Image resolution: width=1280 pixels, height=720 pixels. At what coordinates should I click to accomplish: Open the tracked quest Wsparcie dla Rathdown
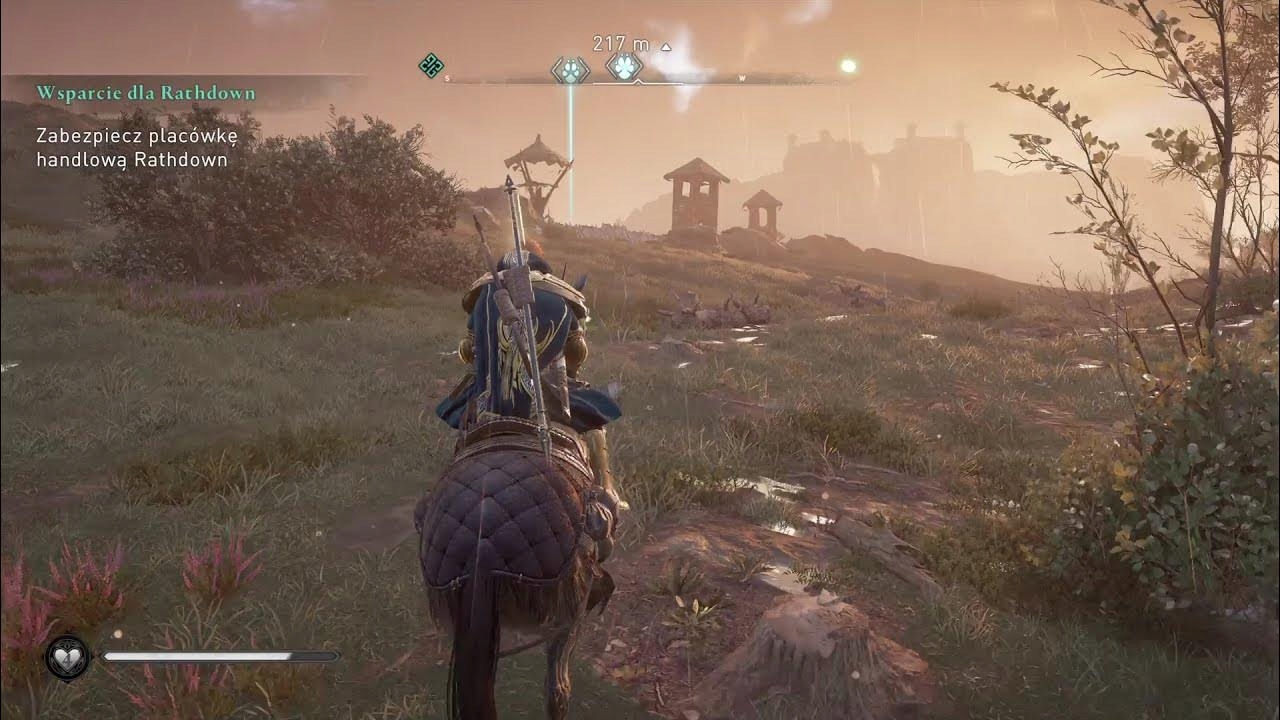click(x=146, y=93)
